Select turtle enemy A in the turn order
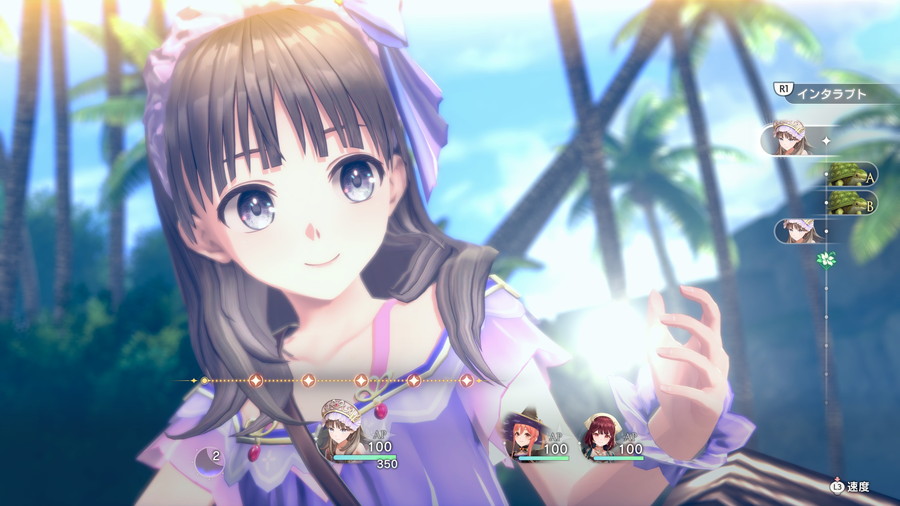This screenshot has width=900, height=506. pyautogui.click(x=850, y=176)
